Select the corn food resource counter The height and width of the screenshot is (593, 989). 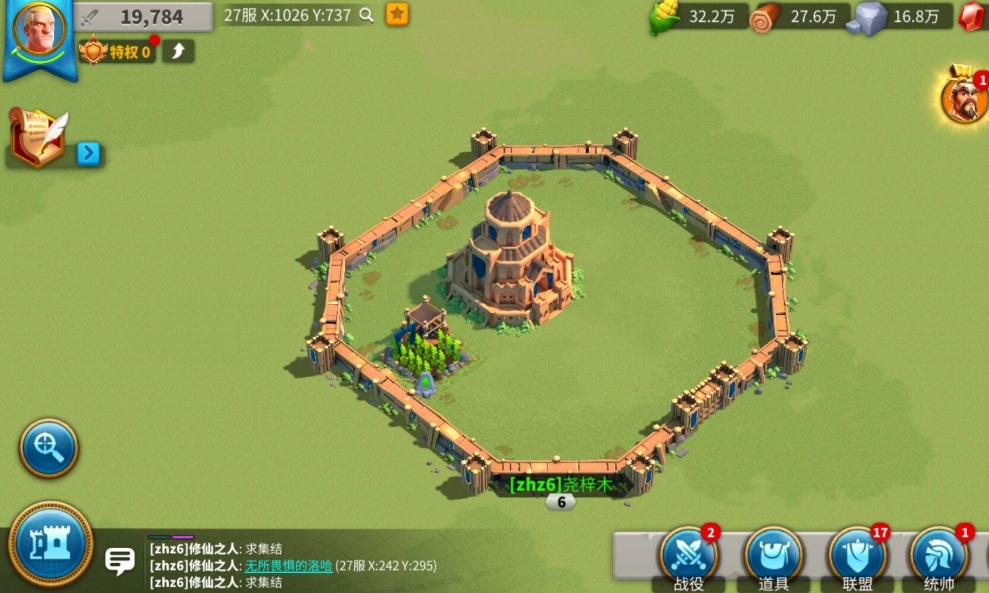[x=700, y=17]
